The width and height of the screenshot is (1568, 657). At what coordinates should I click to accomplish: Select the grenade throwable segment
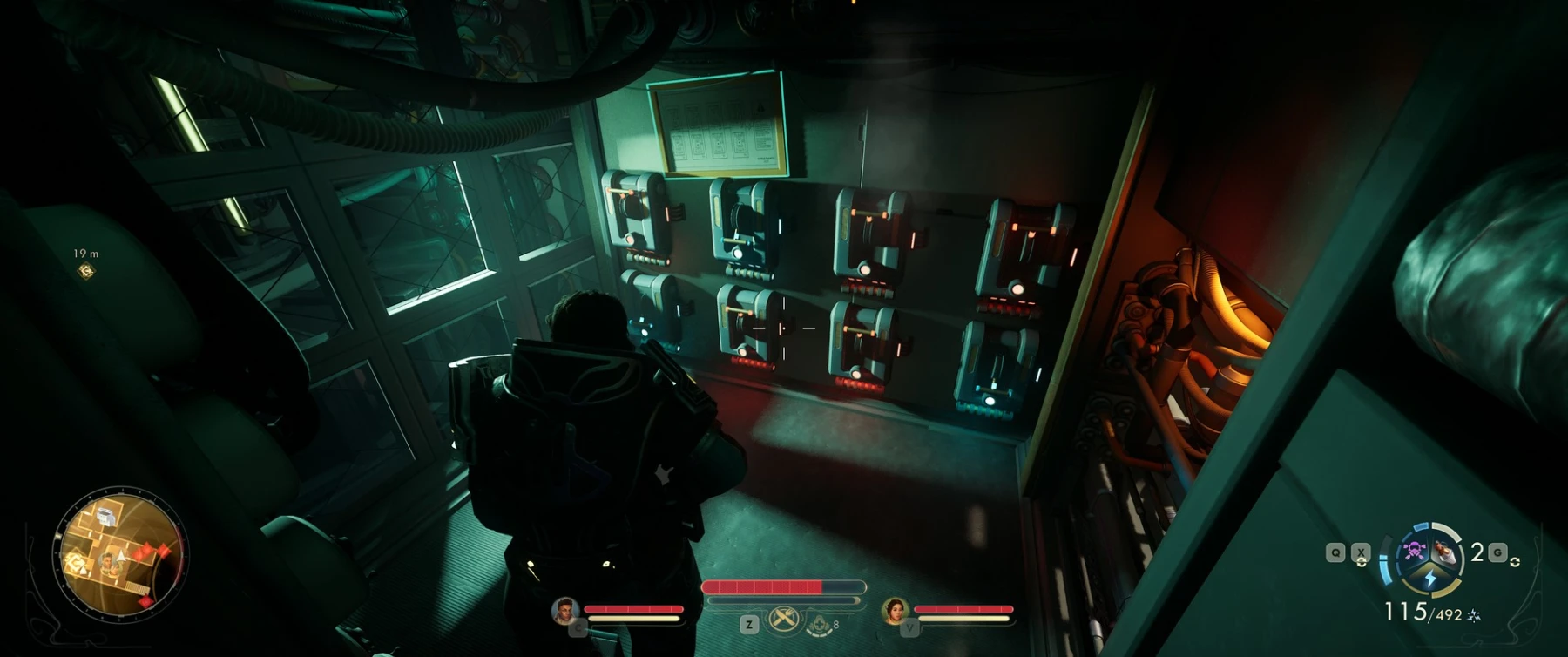(1445, 551)
